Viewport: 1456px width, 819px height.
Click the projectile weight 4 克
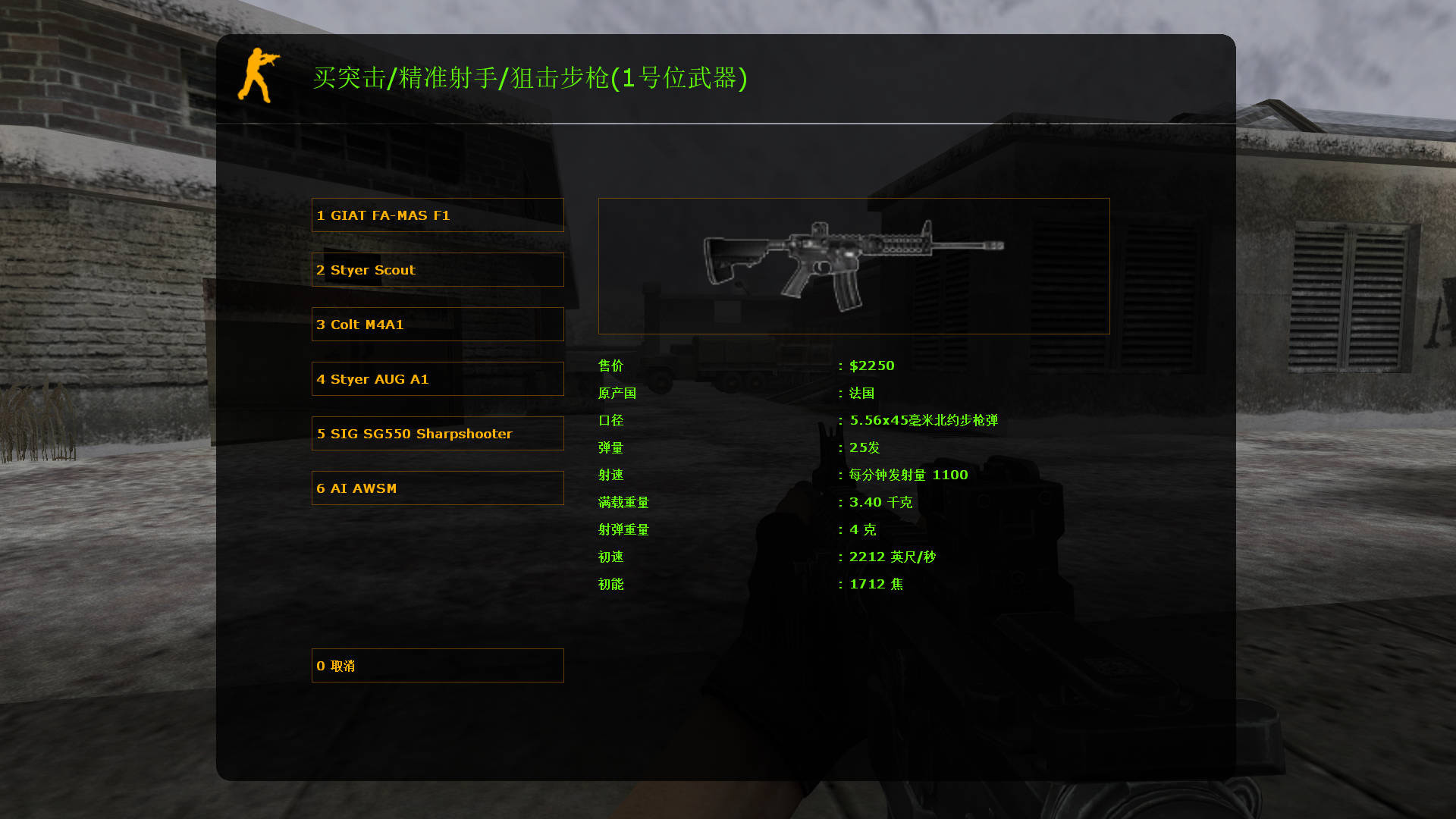863,529
